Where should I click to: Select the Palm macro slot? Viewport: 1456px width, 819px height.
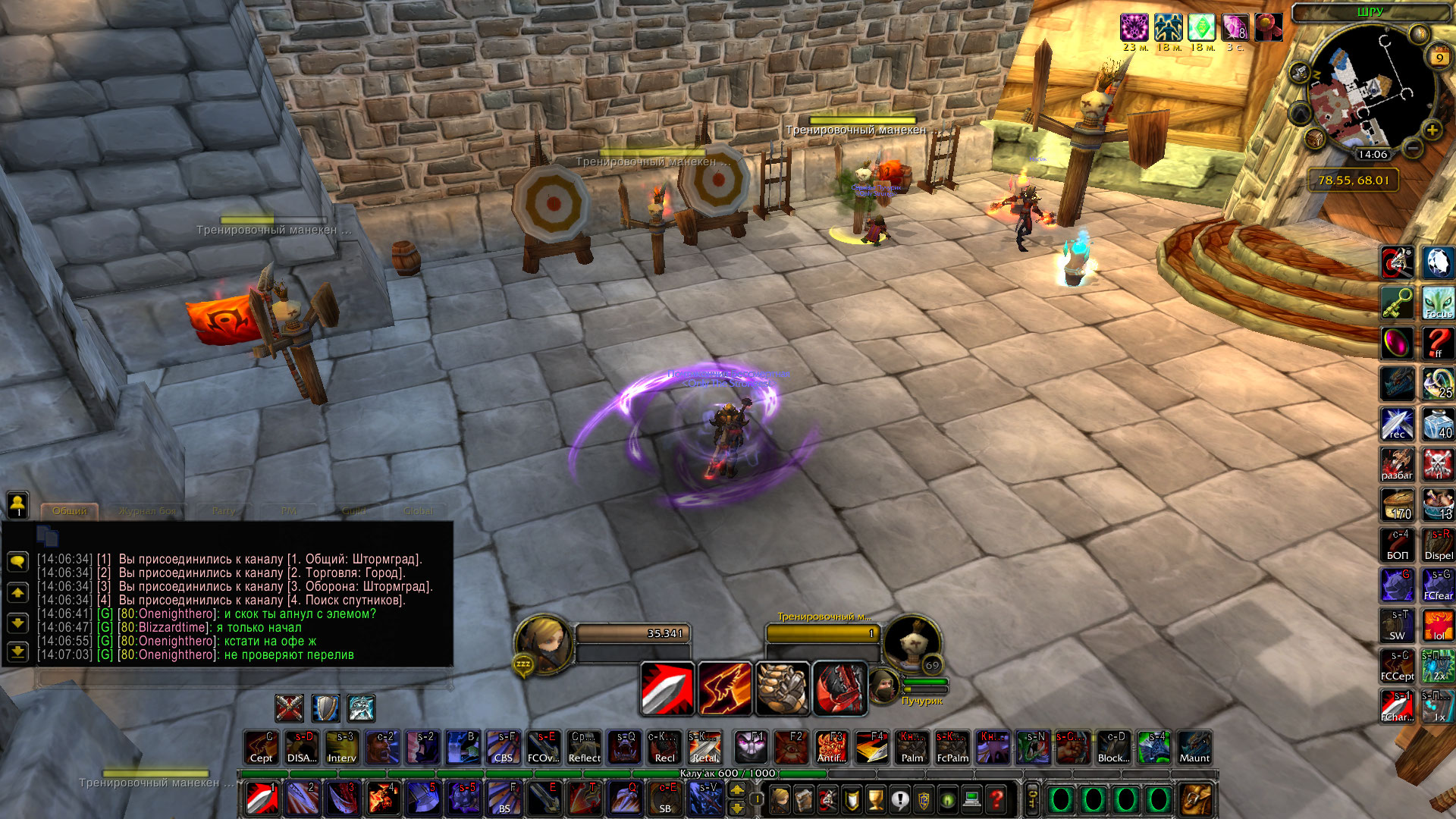click(912, 748)
